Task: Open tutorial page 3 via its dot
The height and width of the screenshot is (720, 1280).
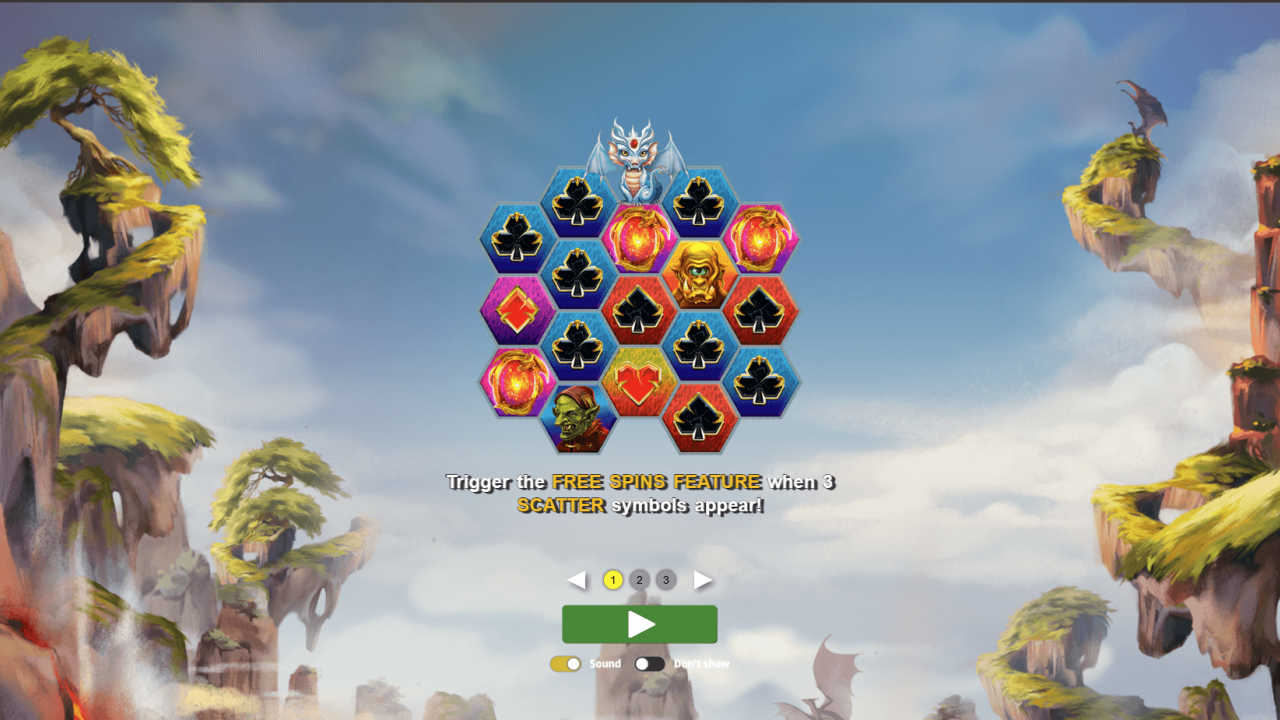Action: pos(666,579)
